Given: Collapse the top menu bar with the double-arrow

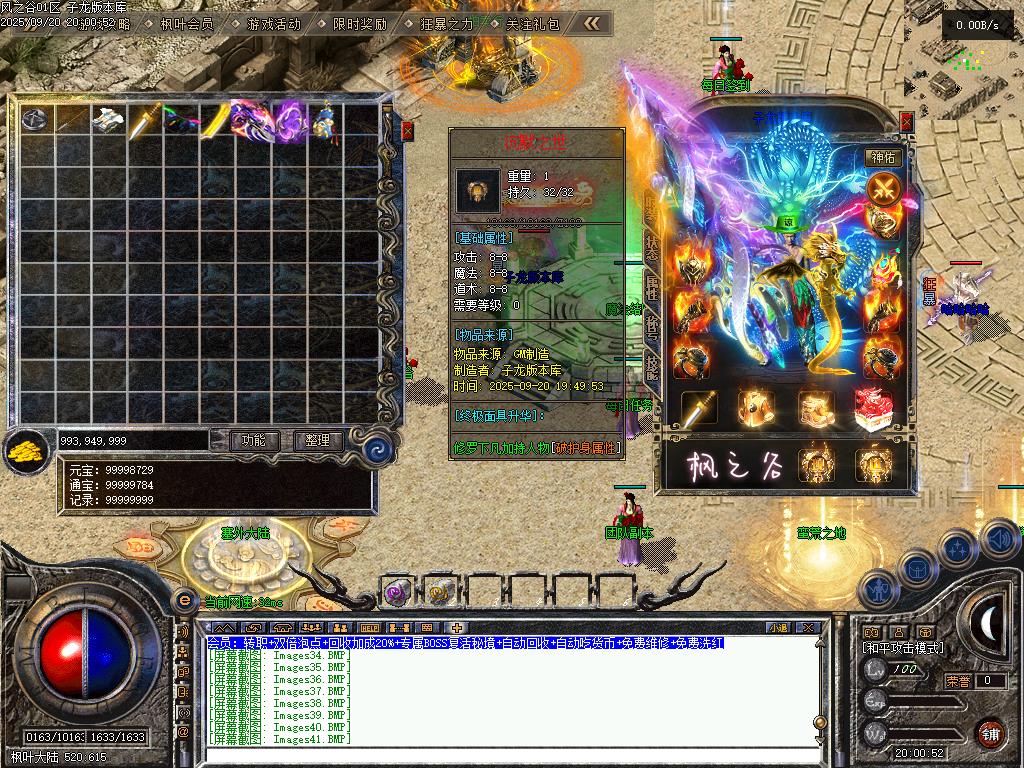Looking at the screenshot, I should point(592,23).
